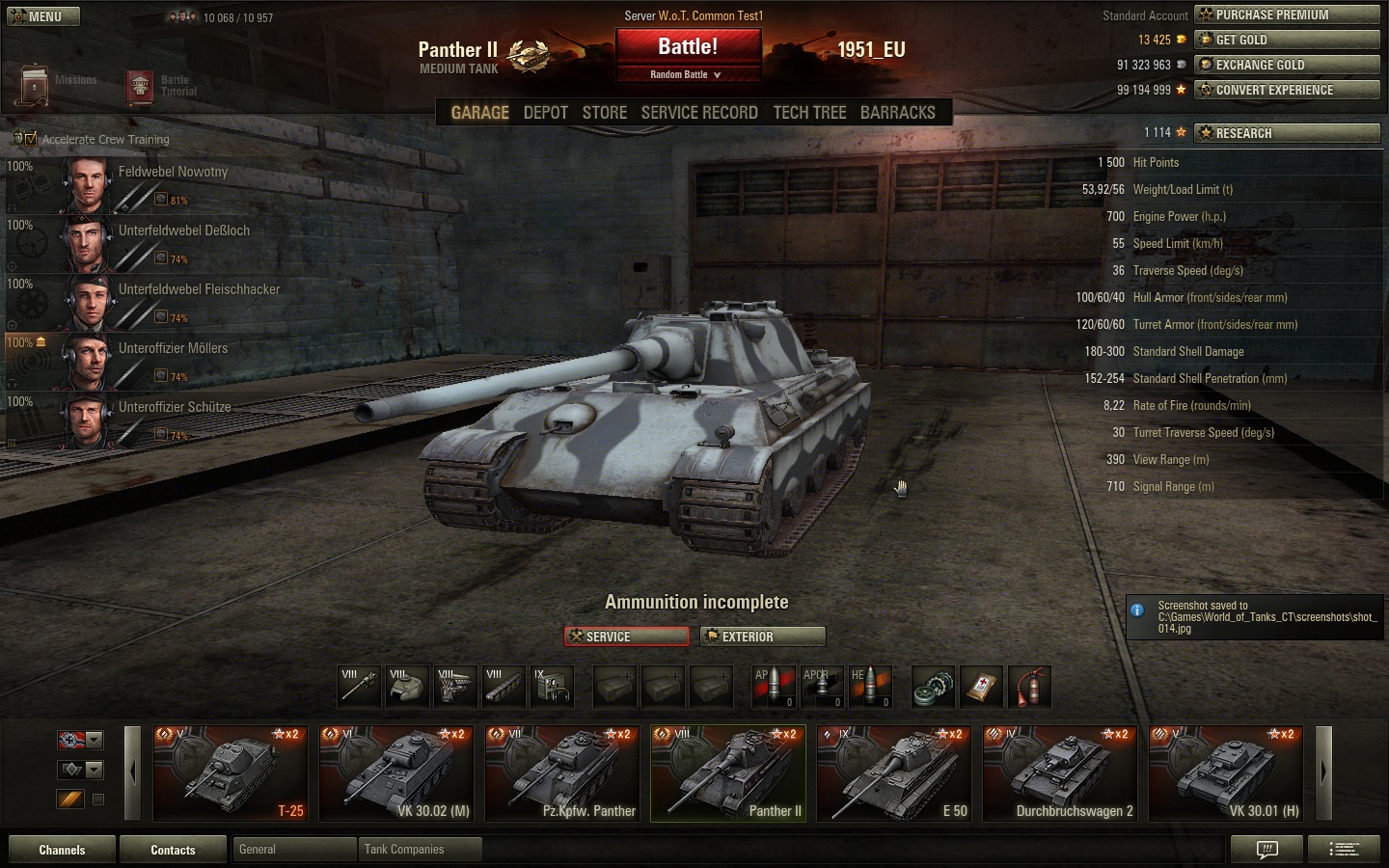Open the STORE tab

[x=604, y=113]
